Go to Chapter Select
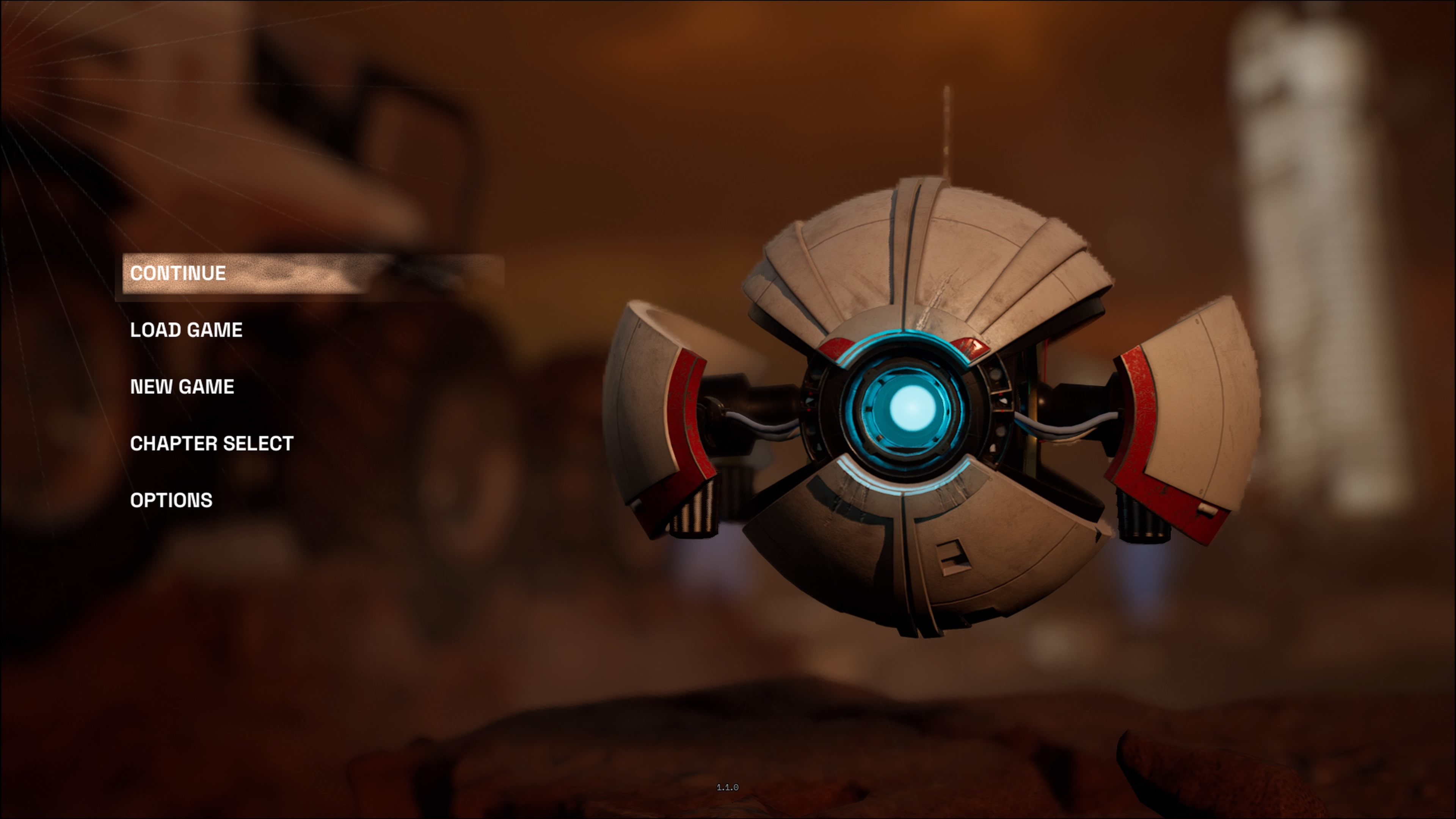Image resolution: width=1456 pixels, height=819 pixels. (212, 444)
